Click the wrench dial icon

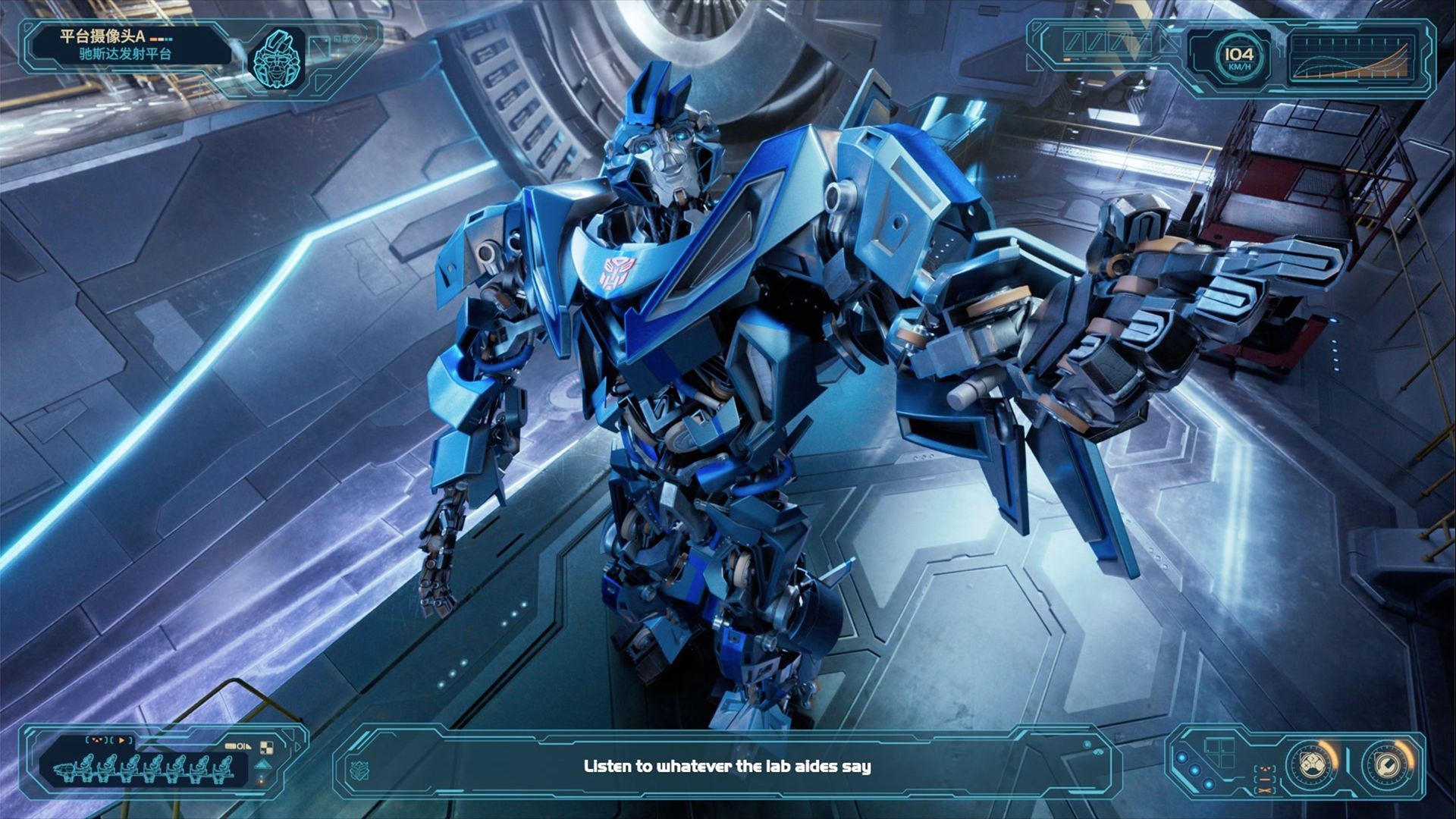pos(1388,764)
